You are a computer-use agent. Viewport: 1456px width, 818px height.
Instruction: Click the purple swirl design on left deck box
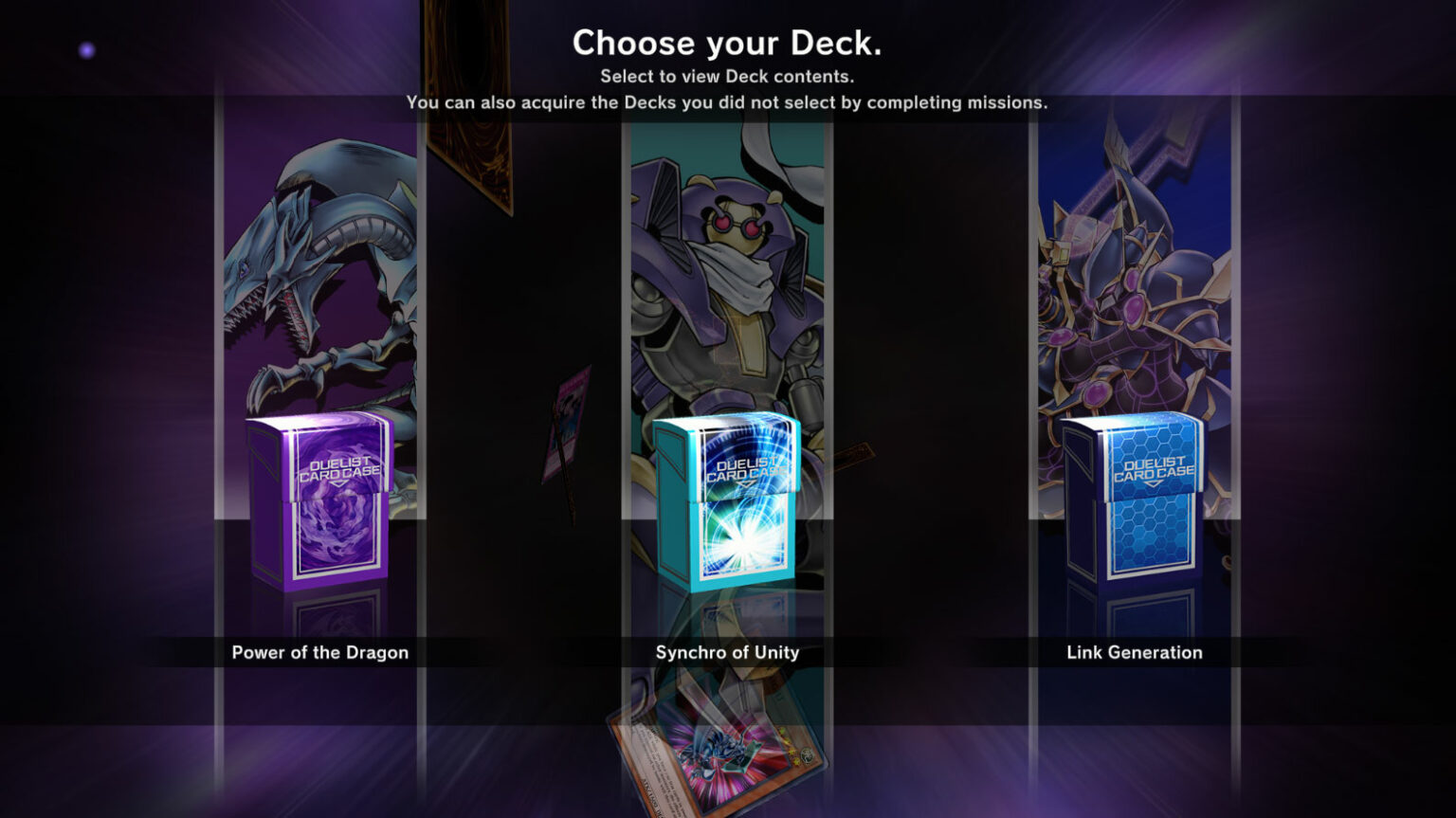pos(337,536)
